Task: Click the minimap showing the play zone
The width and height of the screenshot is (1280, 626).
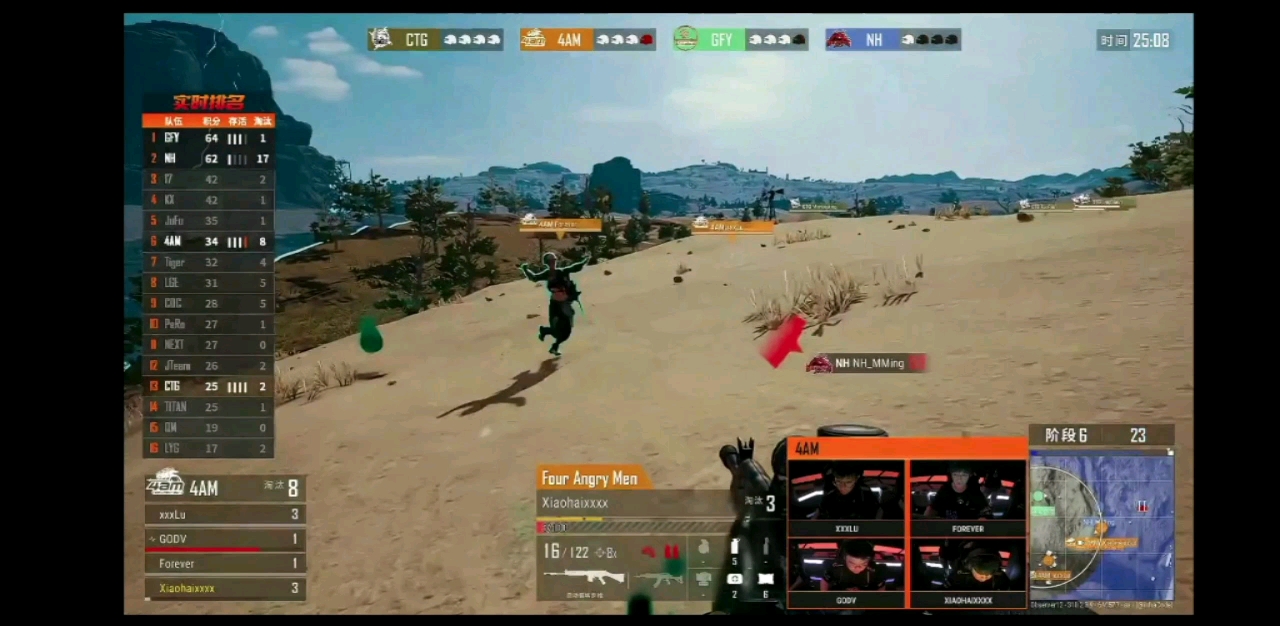Action: [1101, 527]
